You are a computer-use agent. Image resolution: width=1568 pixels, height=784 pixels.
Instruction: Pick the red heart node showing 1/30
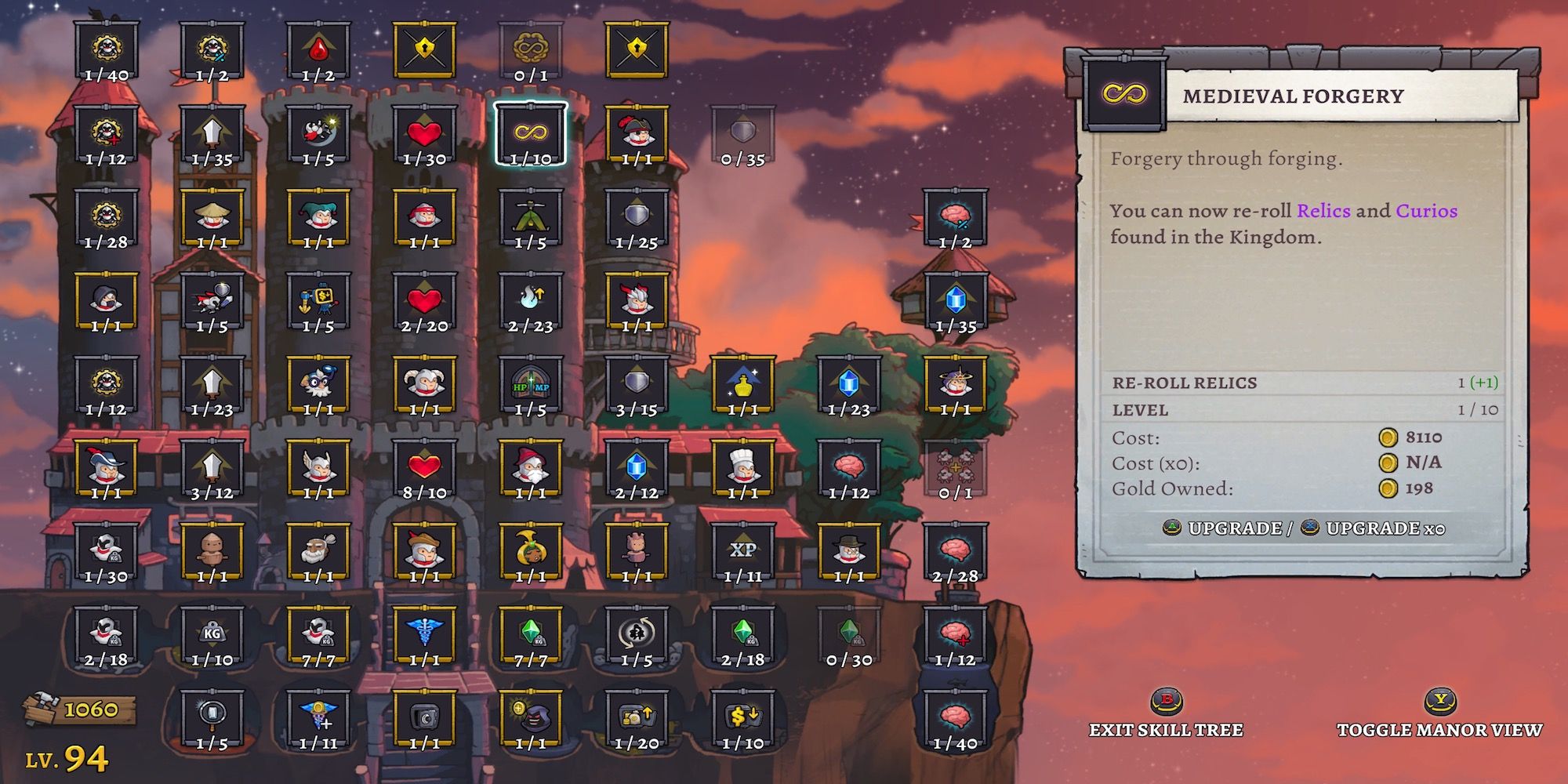coord(424,133)
